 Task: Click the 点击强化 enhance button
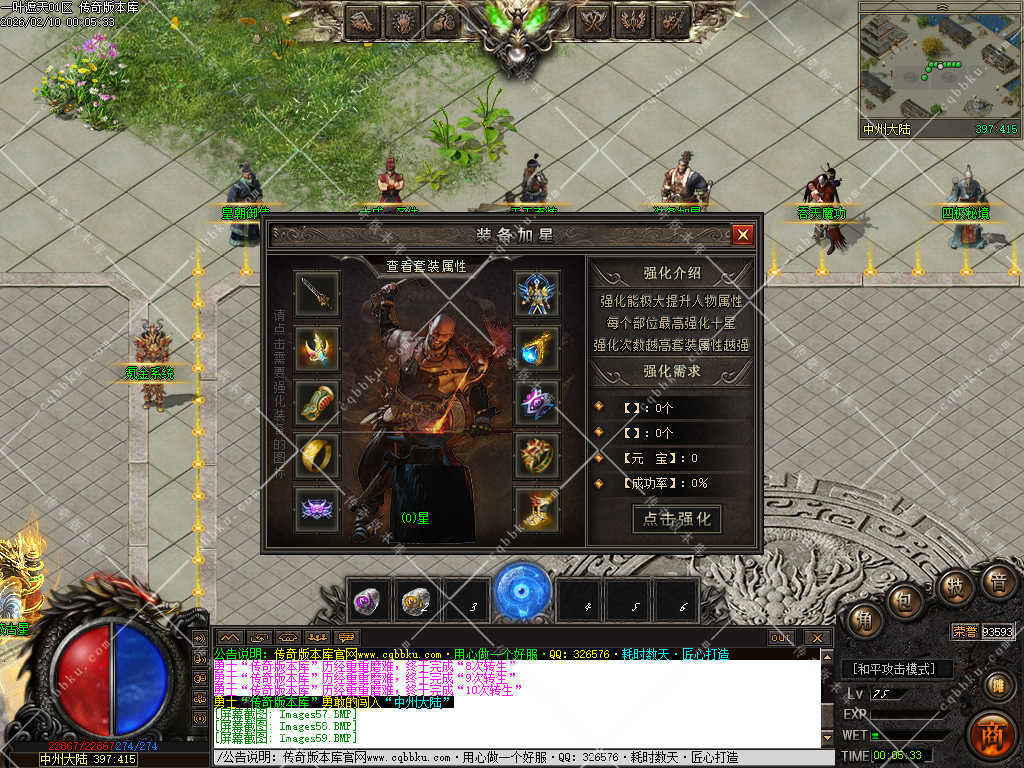pyautogui.click(x=677, y=518)
